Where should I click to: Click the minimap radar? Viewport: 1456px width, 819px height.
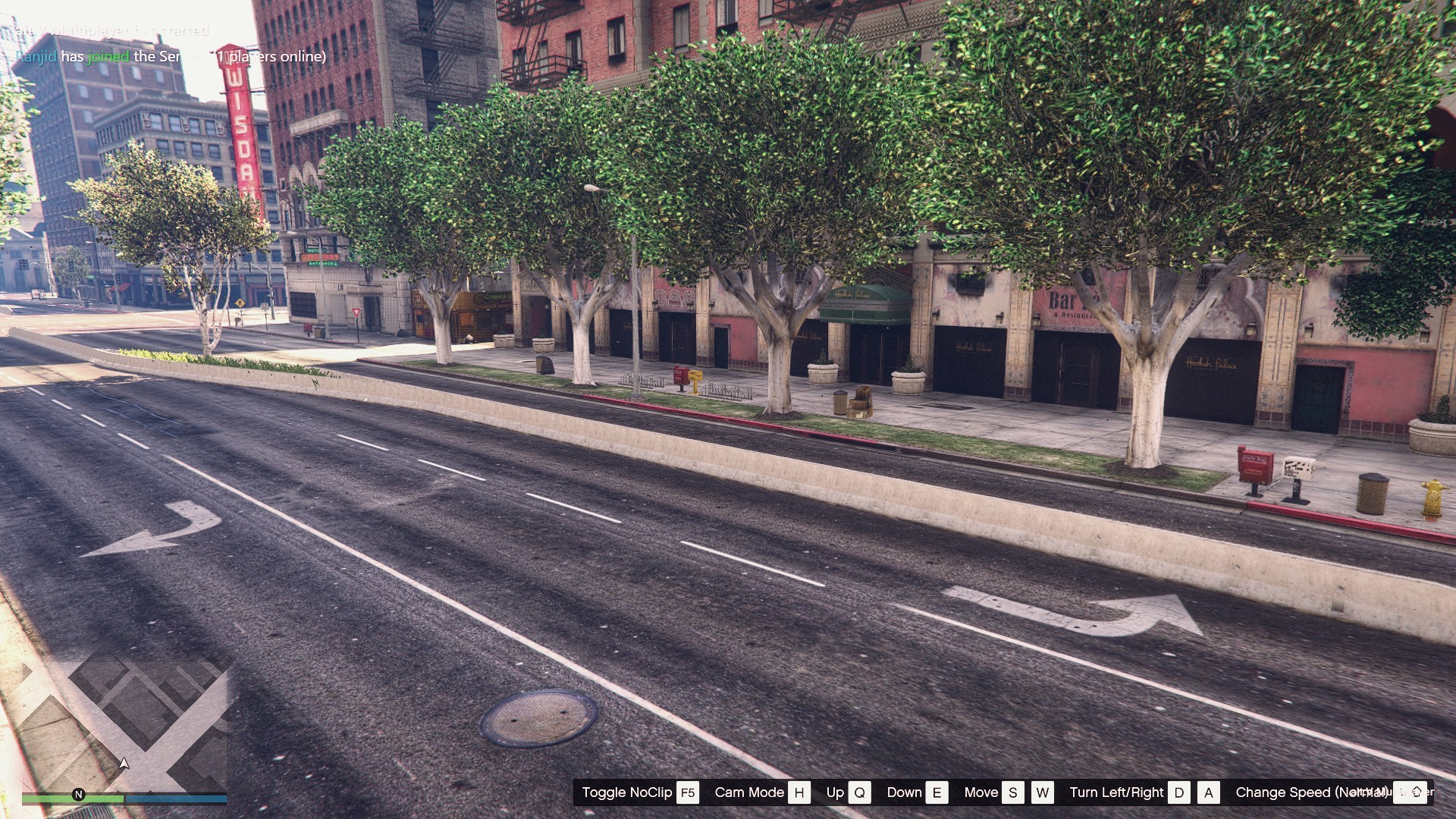125,724
